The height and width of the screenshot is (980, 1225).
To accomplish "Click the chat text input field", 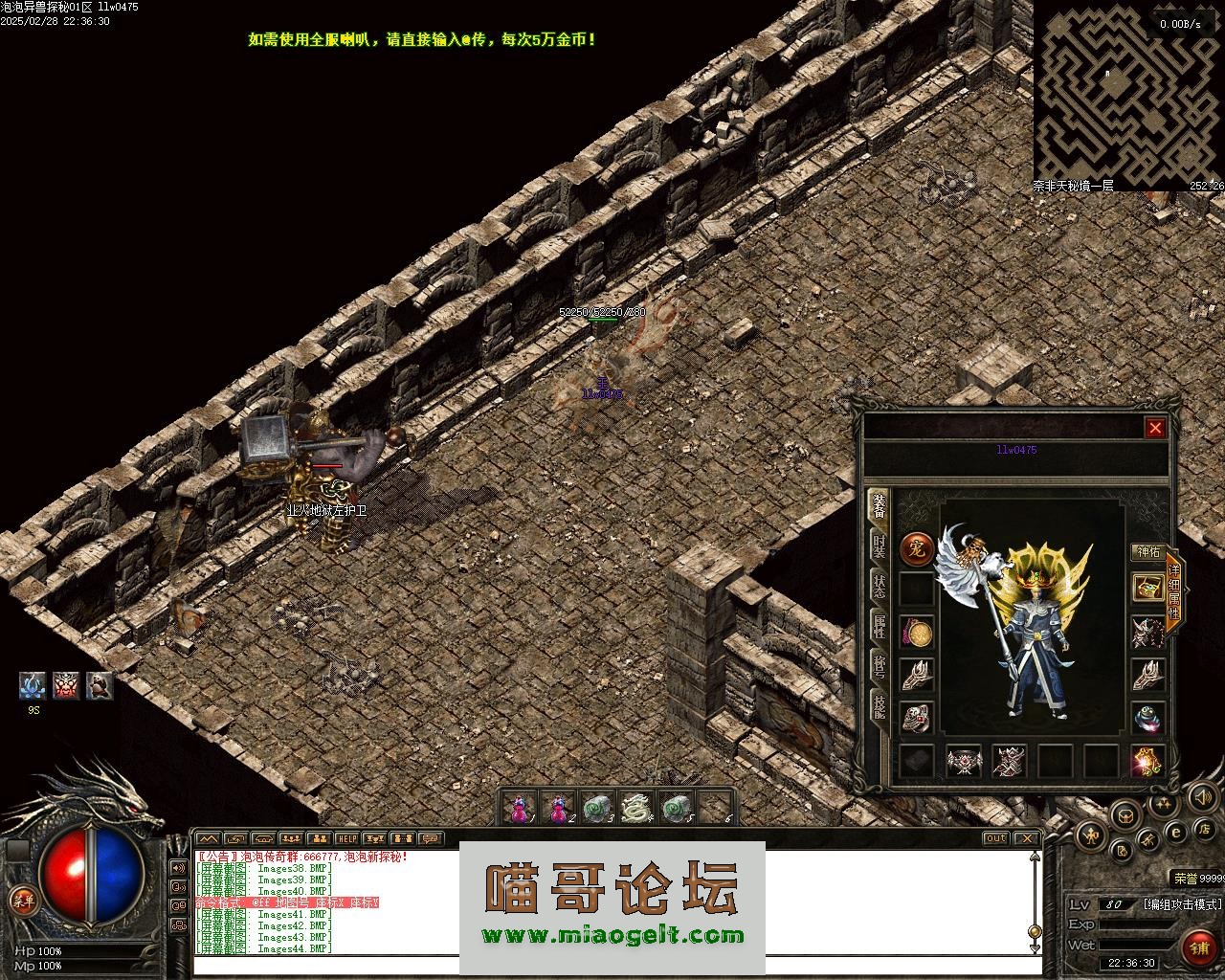I will (612, 965).
